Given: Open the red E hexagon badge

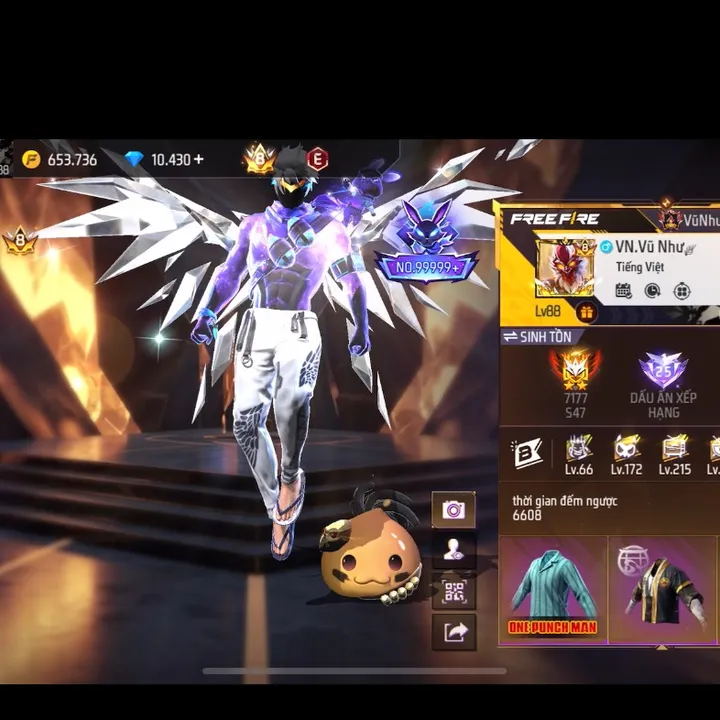Looking at the screenshot, I should [317, 158].
